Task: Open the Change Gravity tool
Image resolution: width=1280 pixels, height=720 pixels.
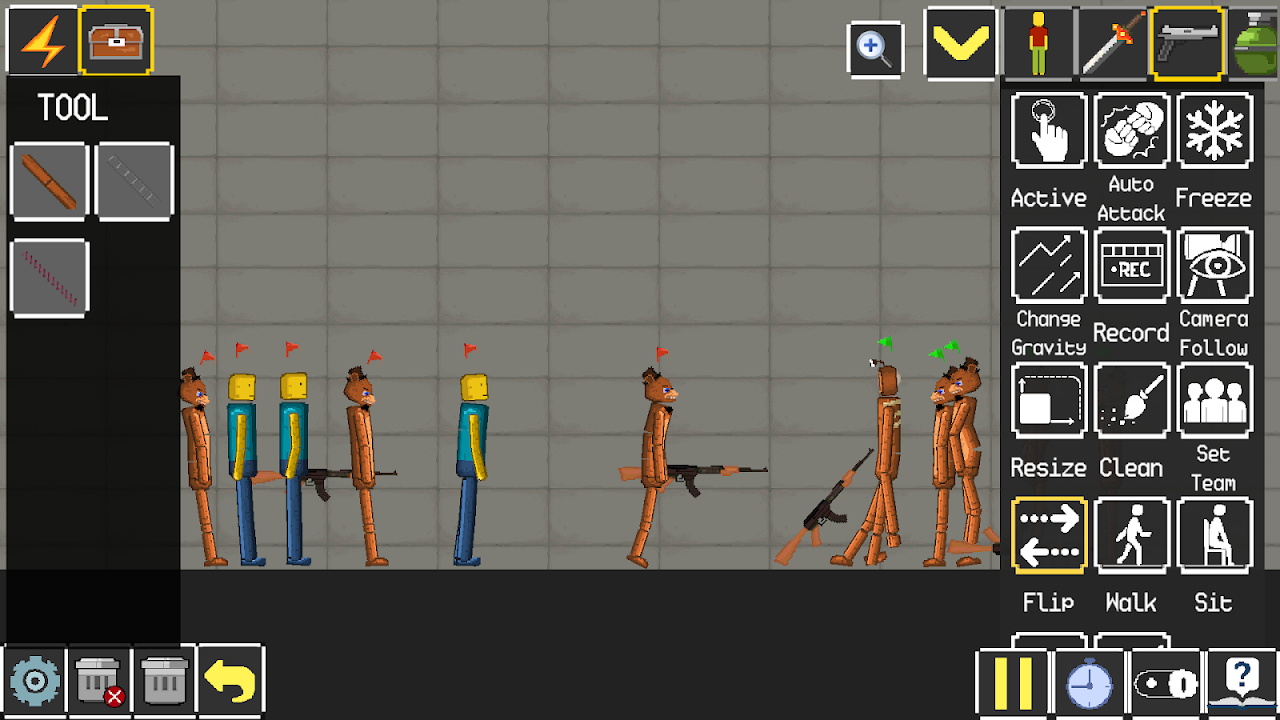Action: tap(1048, 264)
